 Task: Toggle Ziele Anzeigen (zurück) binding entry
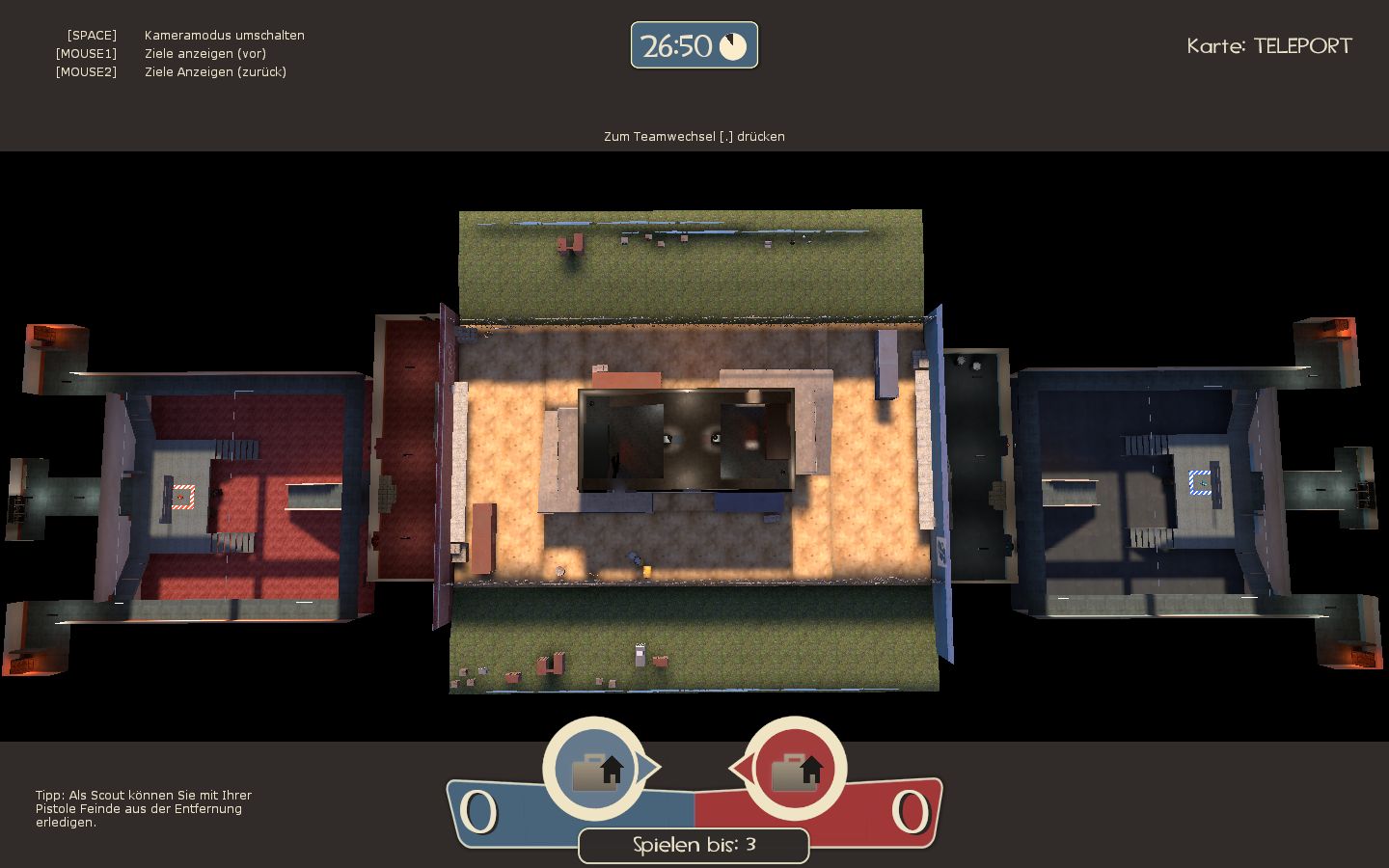click(x=215, y=71)
